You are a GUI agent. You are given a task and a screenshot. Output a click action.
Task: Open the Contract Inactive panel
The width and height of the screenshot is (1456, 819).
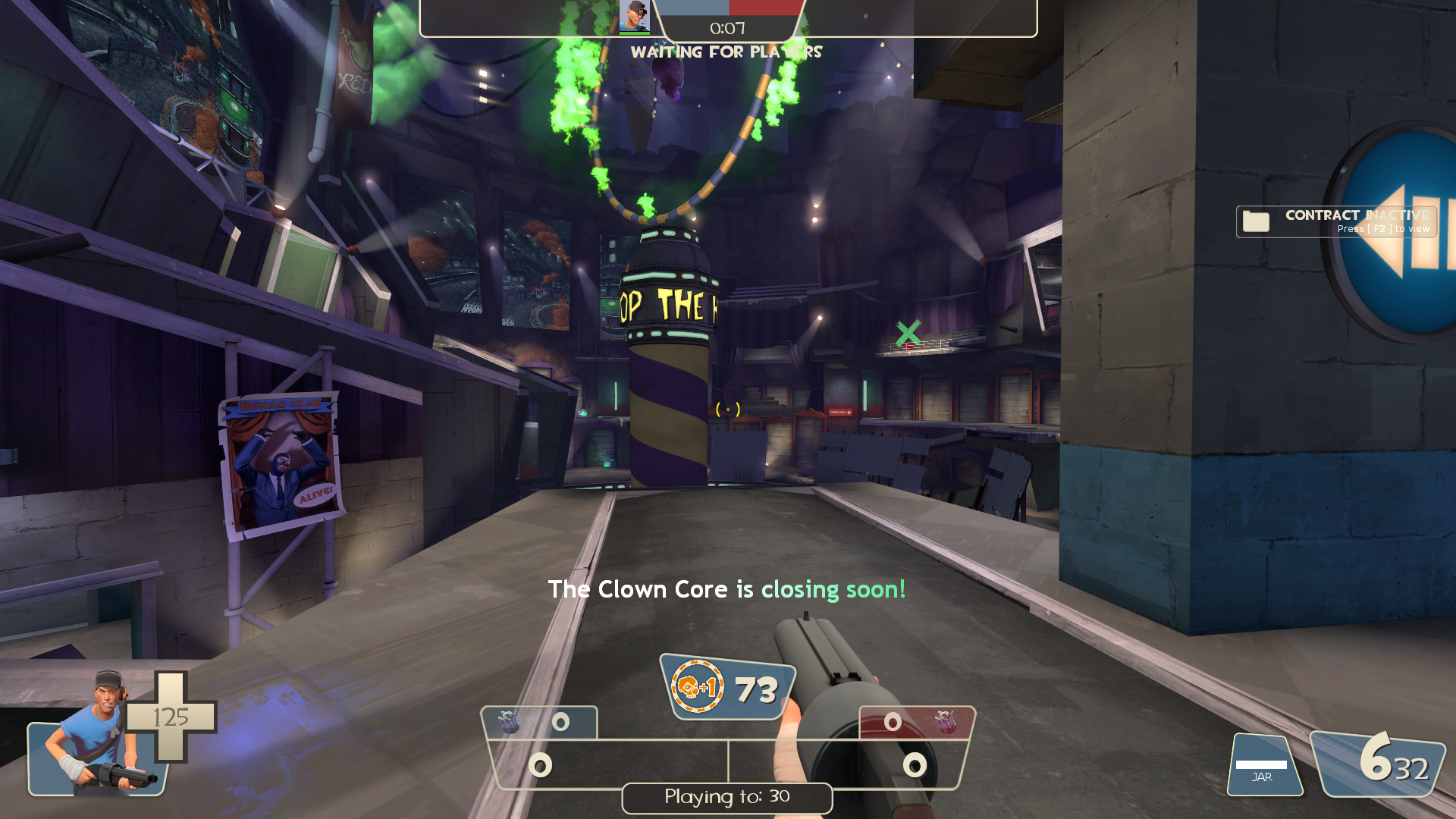click(1336, 221)
